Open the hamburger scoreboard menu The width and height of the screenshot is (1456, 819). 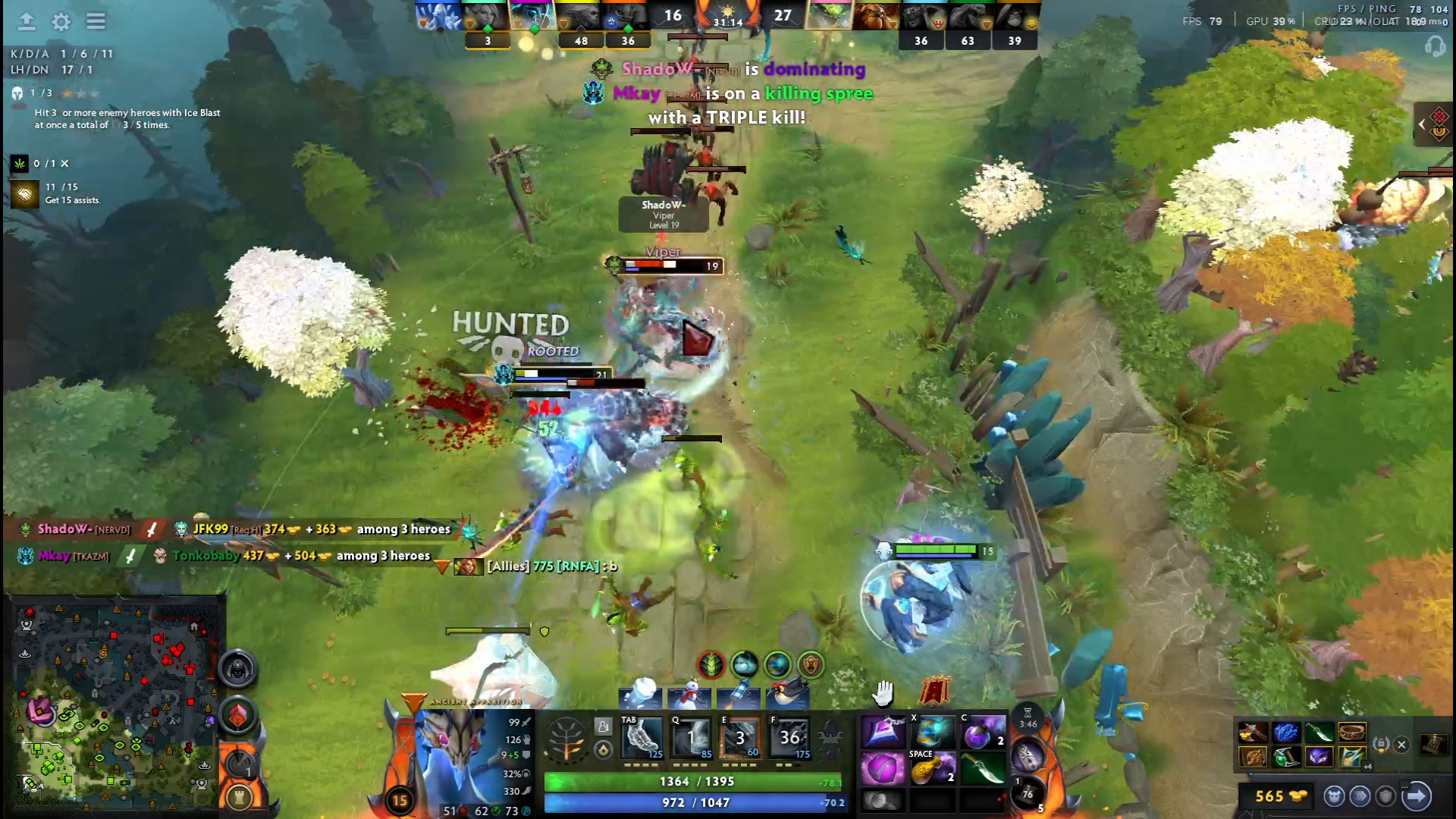click(96, 21)
